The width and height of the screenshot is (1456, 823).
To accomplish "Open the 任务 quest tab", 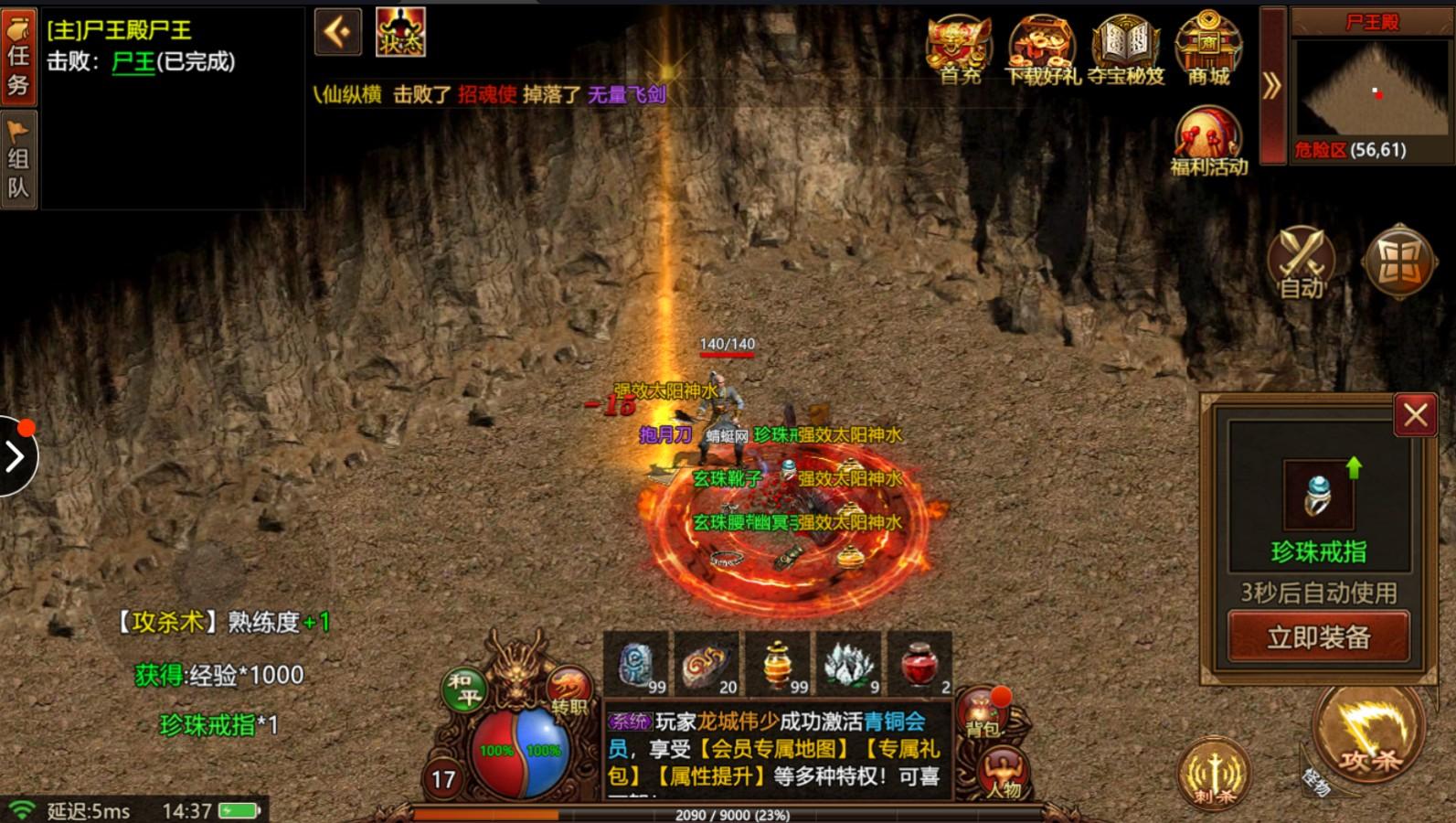I will (x=18, y=56).
